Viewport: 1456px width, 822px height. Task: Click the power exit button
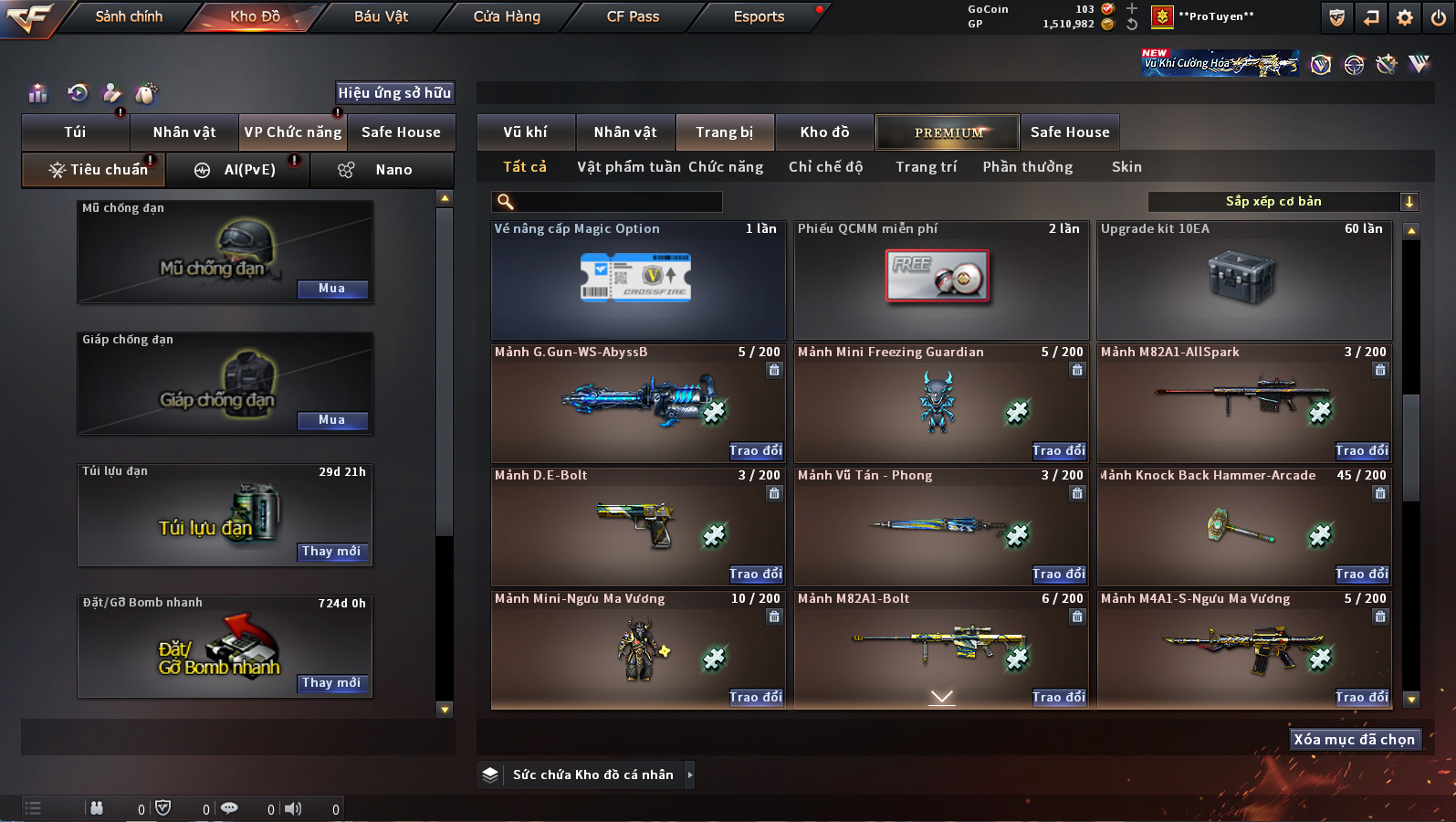pyautogui.click(x=1439, y=17)
